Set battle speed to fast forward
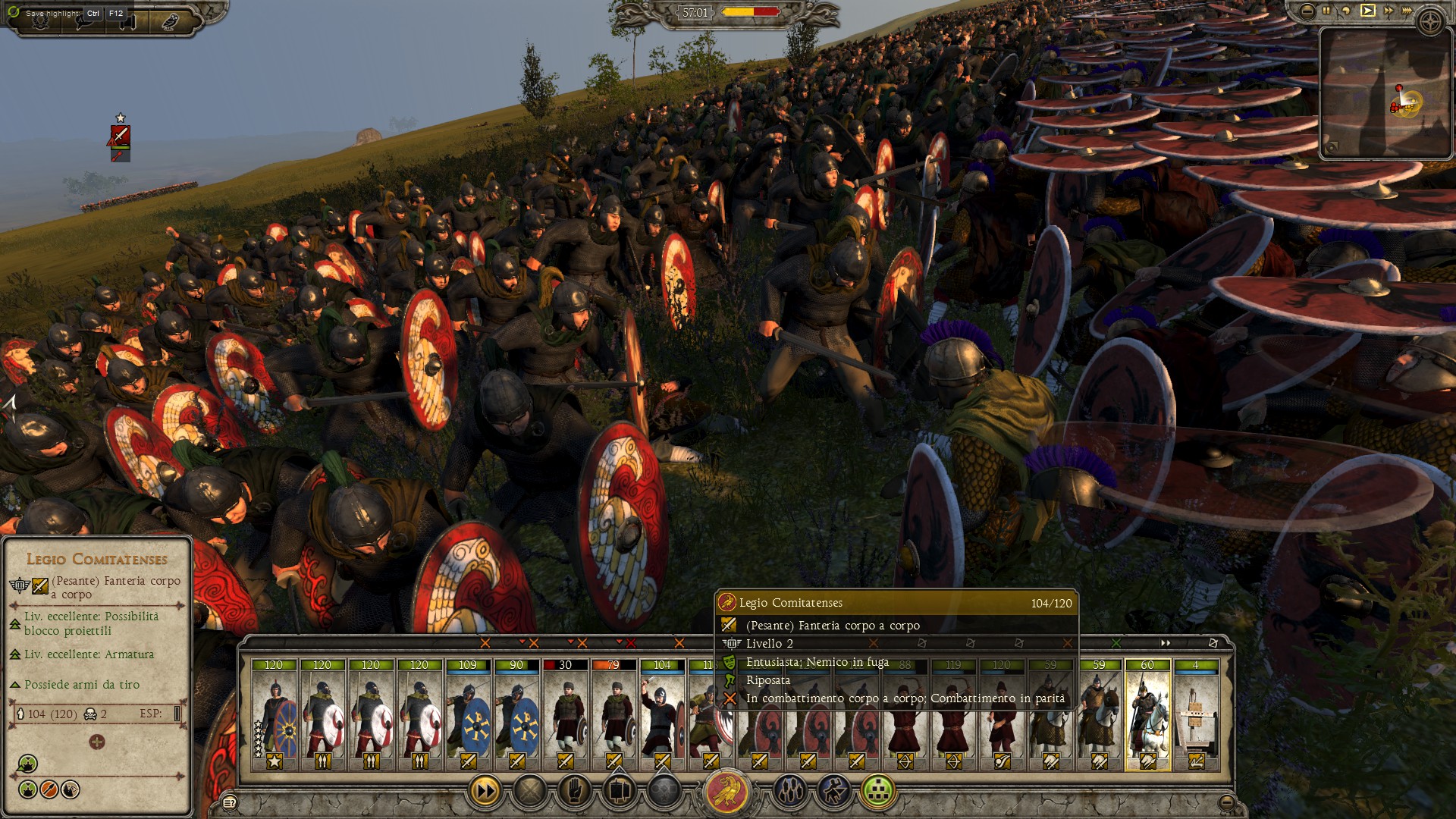The height and width of the screenshot is (819, 1456). [x=1389, y=11]
